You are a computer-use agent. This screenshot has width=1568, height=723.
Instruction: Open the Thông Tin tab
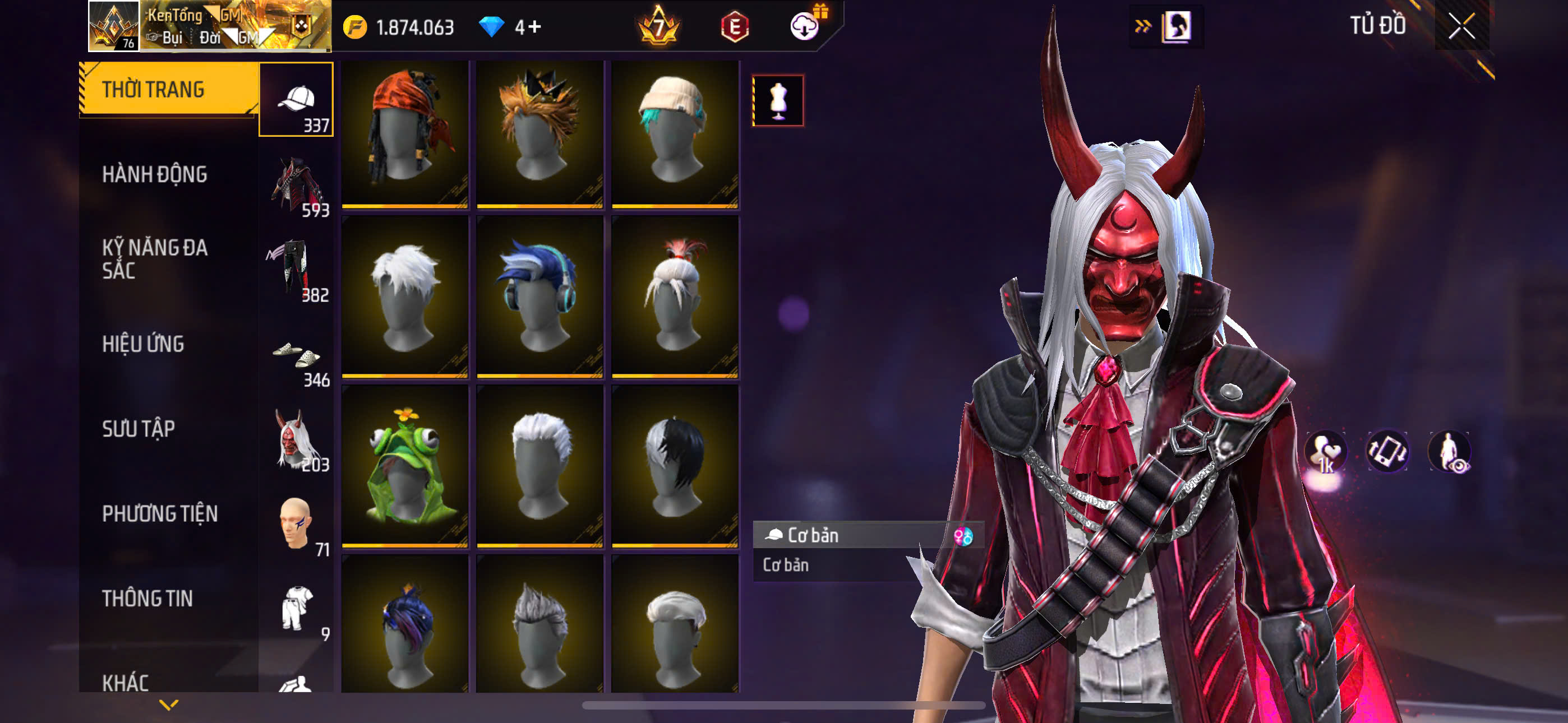(147, 599)
